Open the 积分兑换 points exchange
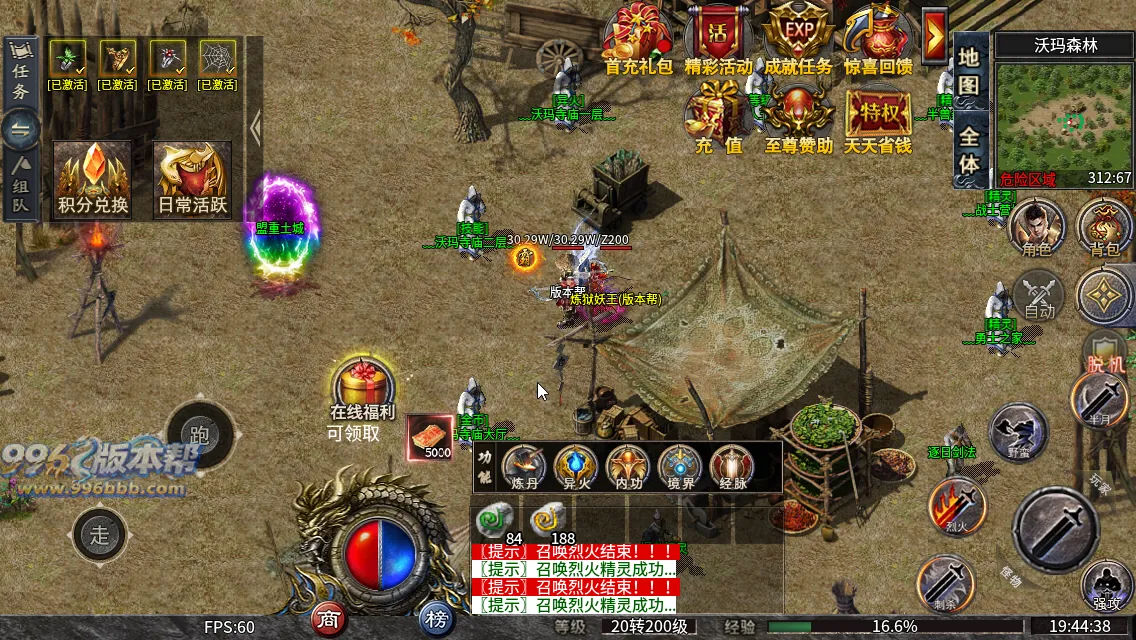 coord(93,177)
